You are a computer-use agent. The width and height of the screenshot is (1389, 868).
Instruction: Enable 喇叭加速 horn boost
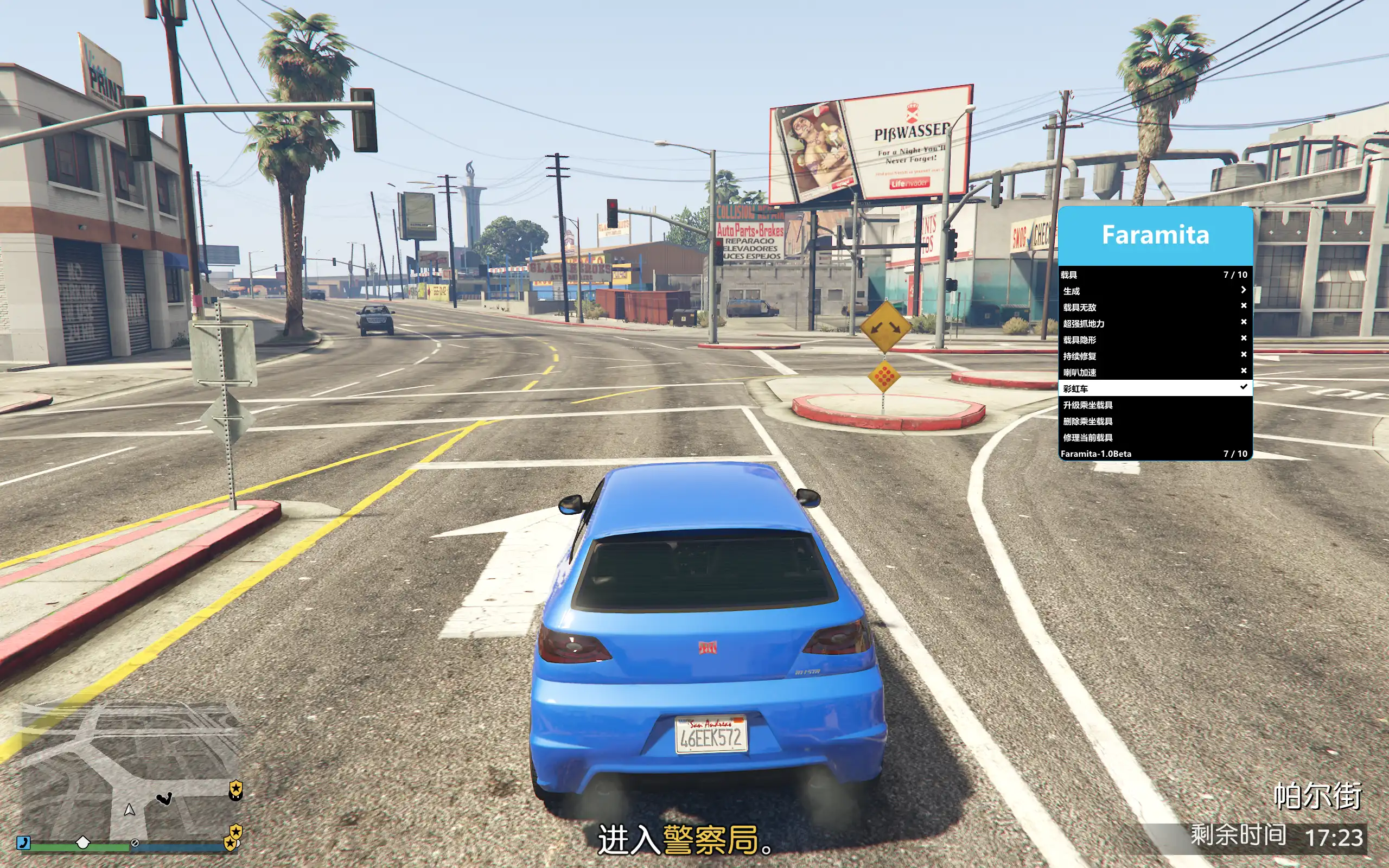pyautogui.click(x=1154, y=372)
